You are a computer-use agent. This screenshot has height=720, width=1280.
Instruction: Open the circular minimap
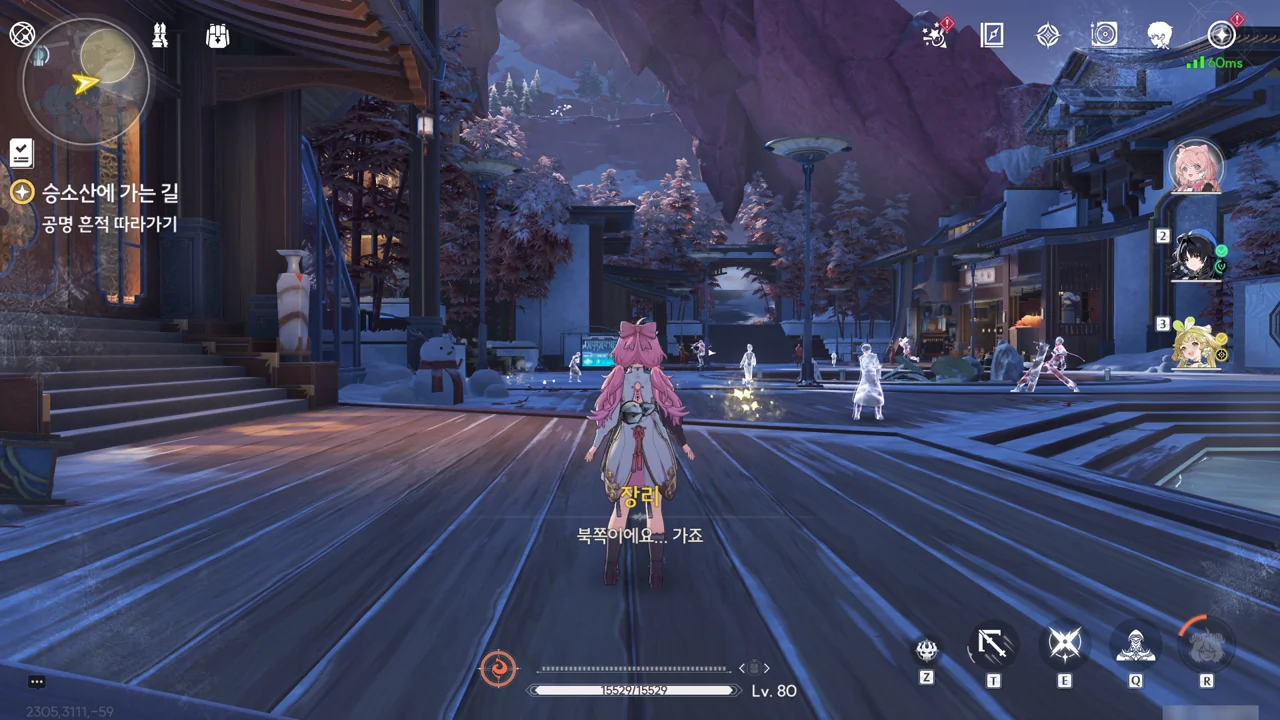(86, 83)
